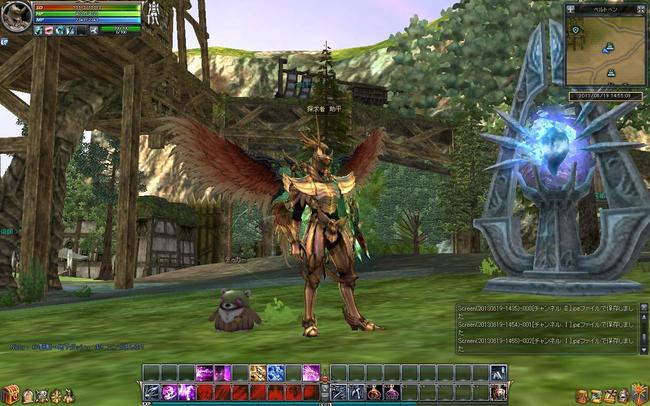The width and height of the screenshot is (650, 406).
Task: Open the treasure chest menu icon
Action: pyautogui.click(x=10, y=394)
